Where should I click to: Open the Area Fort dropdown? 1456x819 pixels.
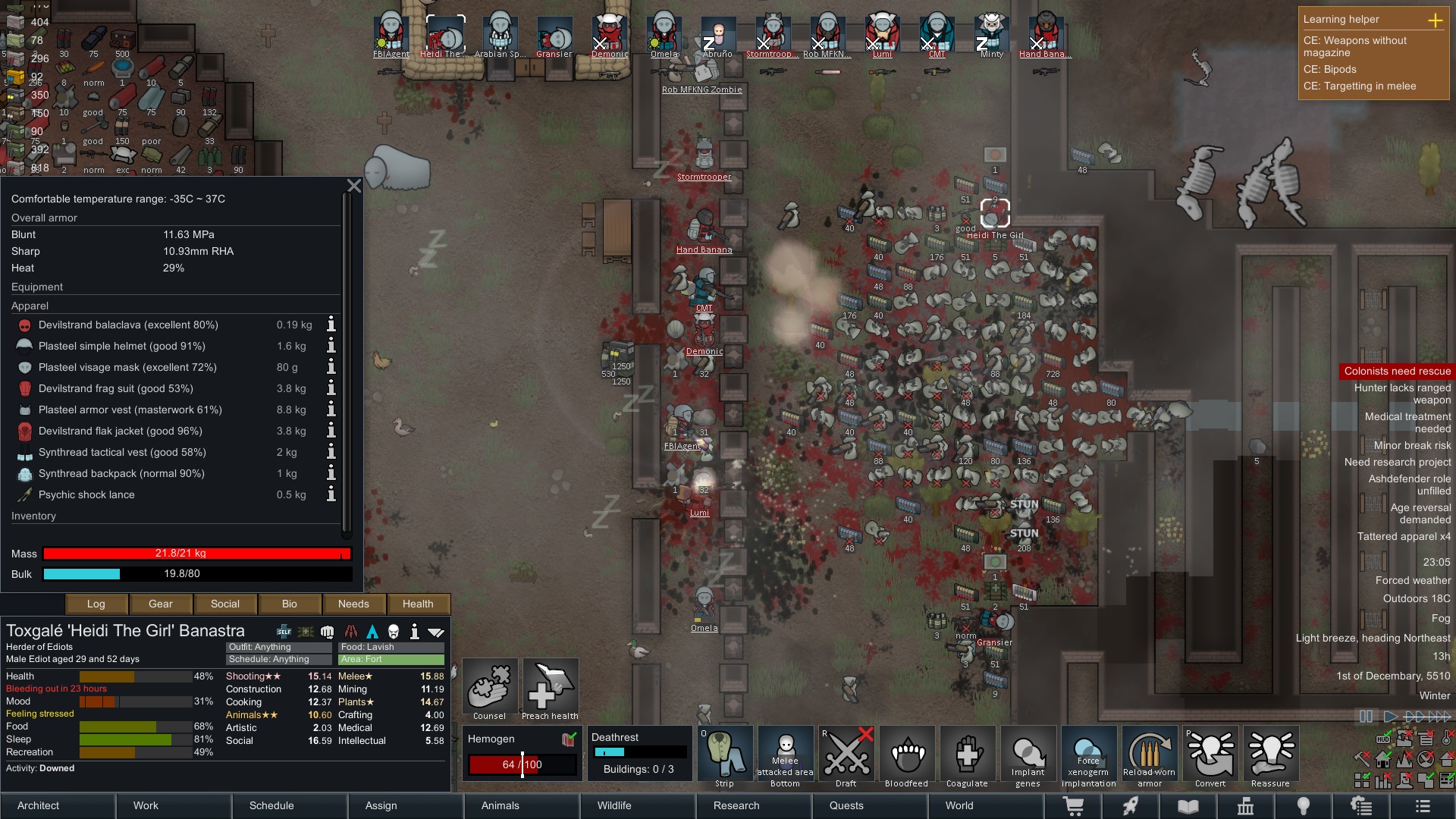[x=391, y=660]
